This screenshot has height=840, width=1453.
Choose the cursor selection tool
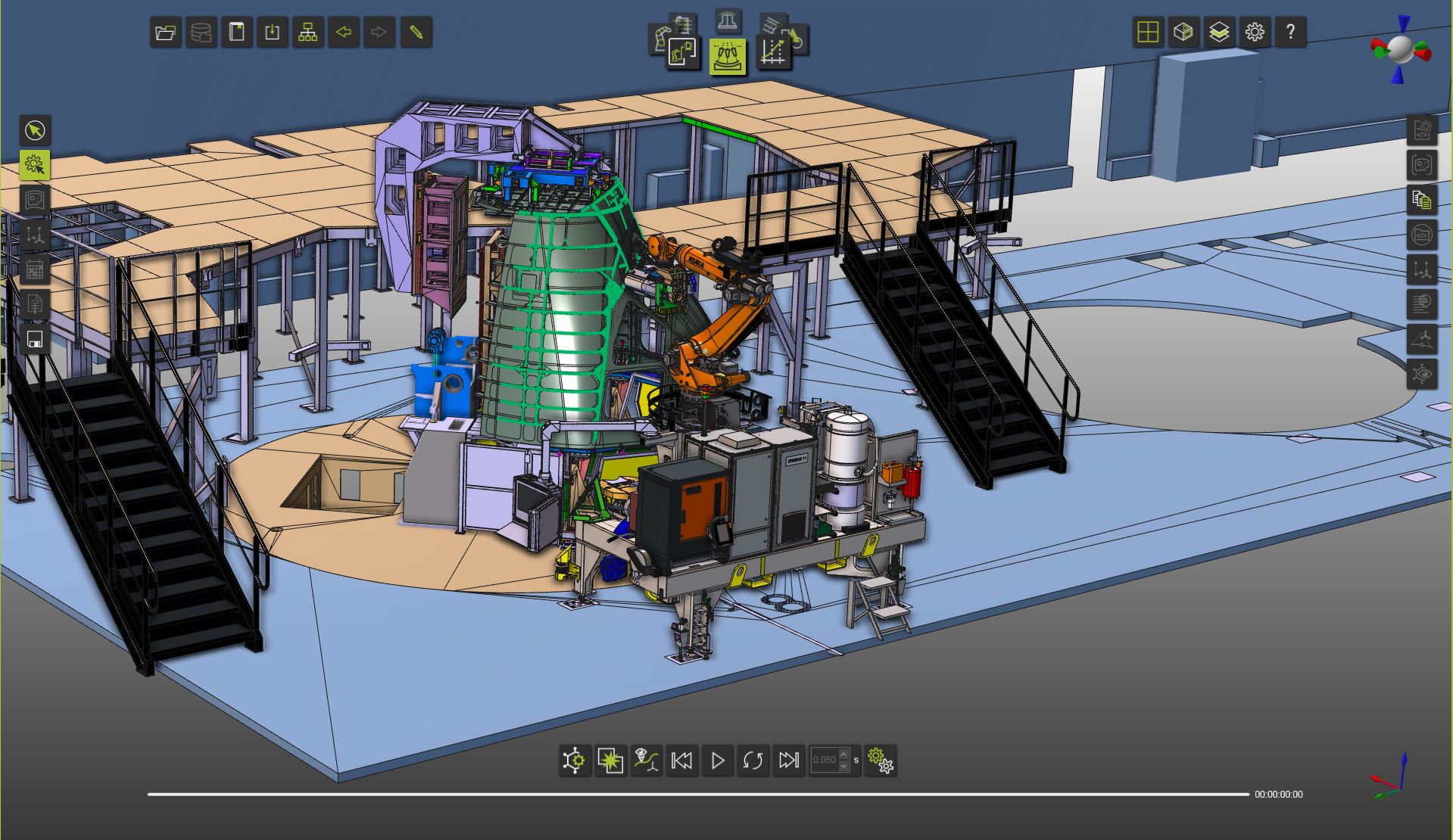(x=35, y=130)
